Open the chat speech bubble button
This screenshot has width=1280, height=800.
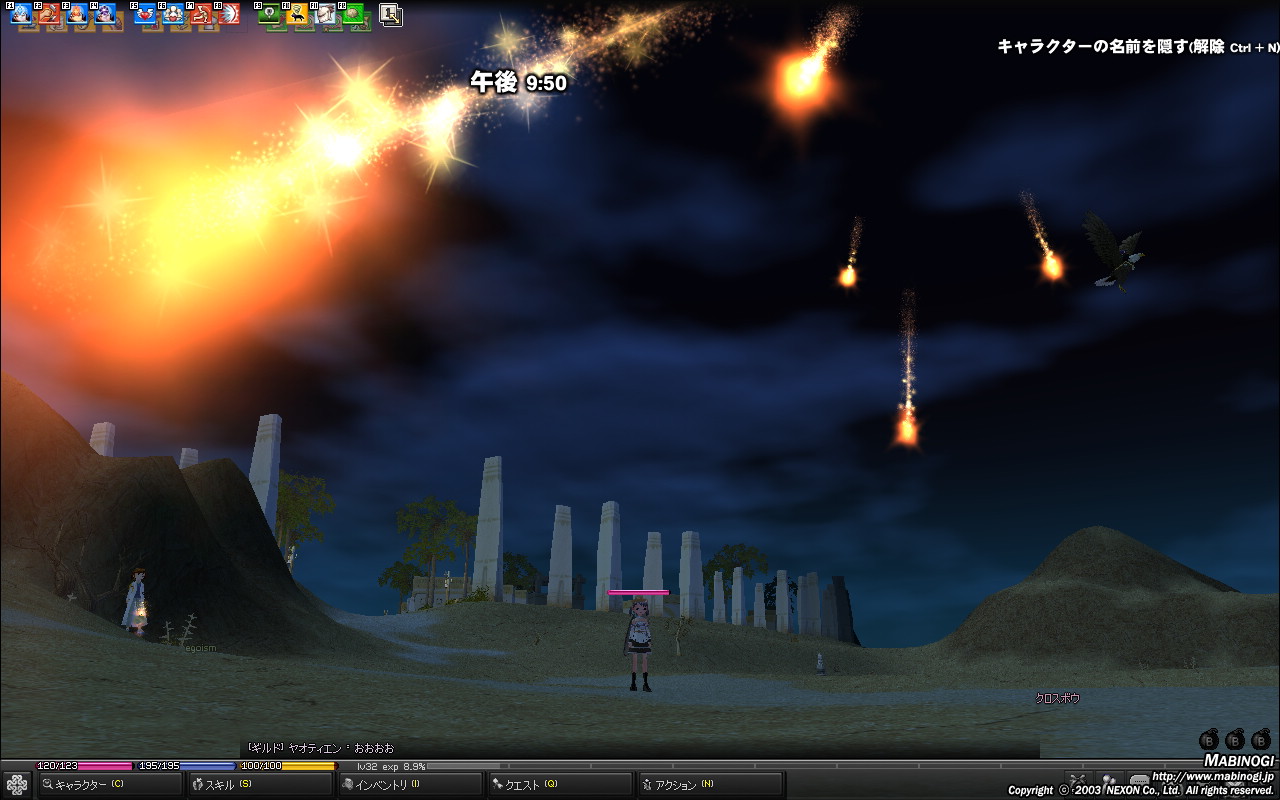(x=1139, y=780)
